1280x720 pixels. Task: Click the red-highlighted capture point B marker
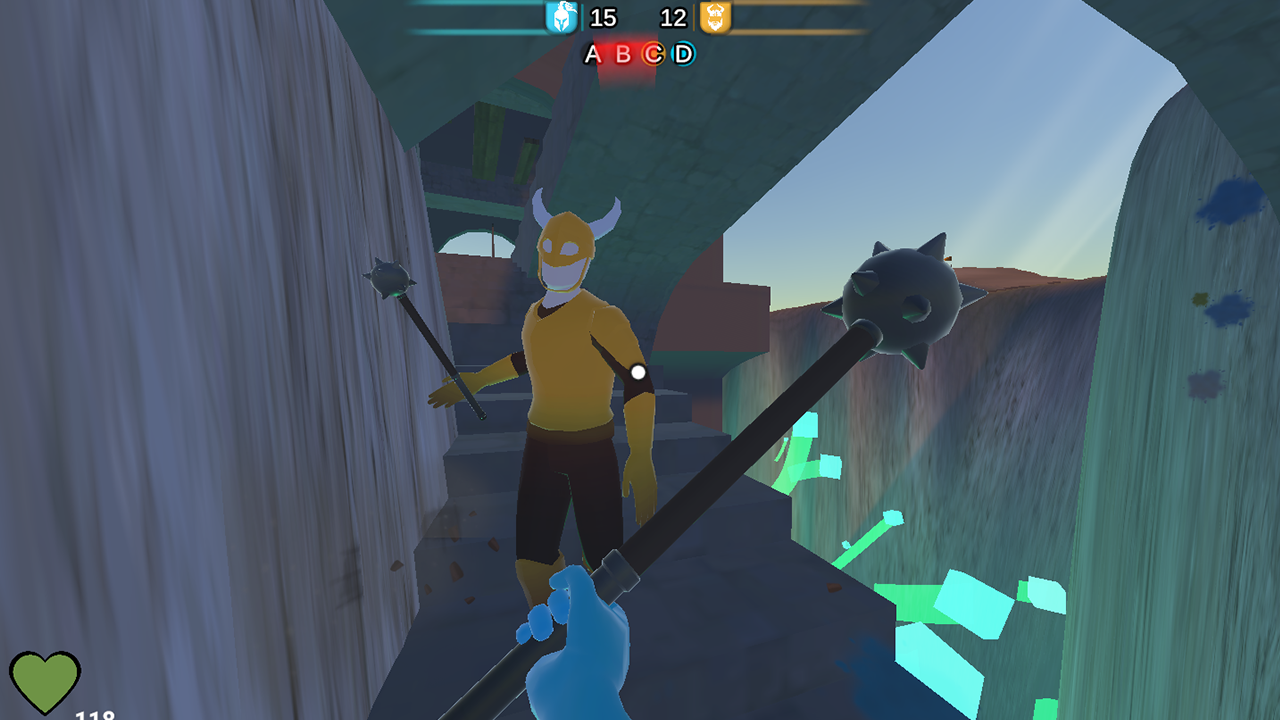coord(623,54)
